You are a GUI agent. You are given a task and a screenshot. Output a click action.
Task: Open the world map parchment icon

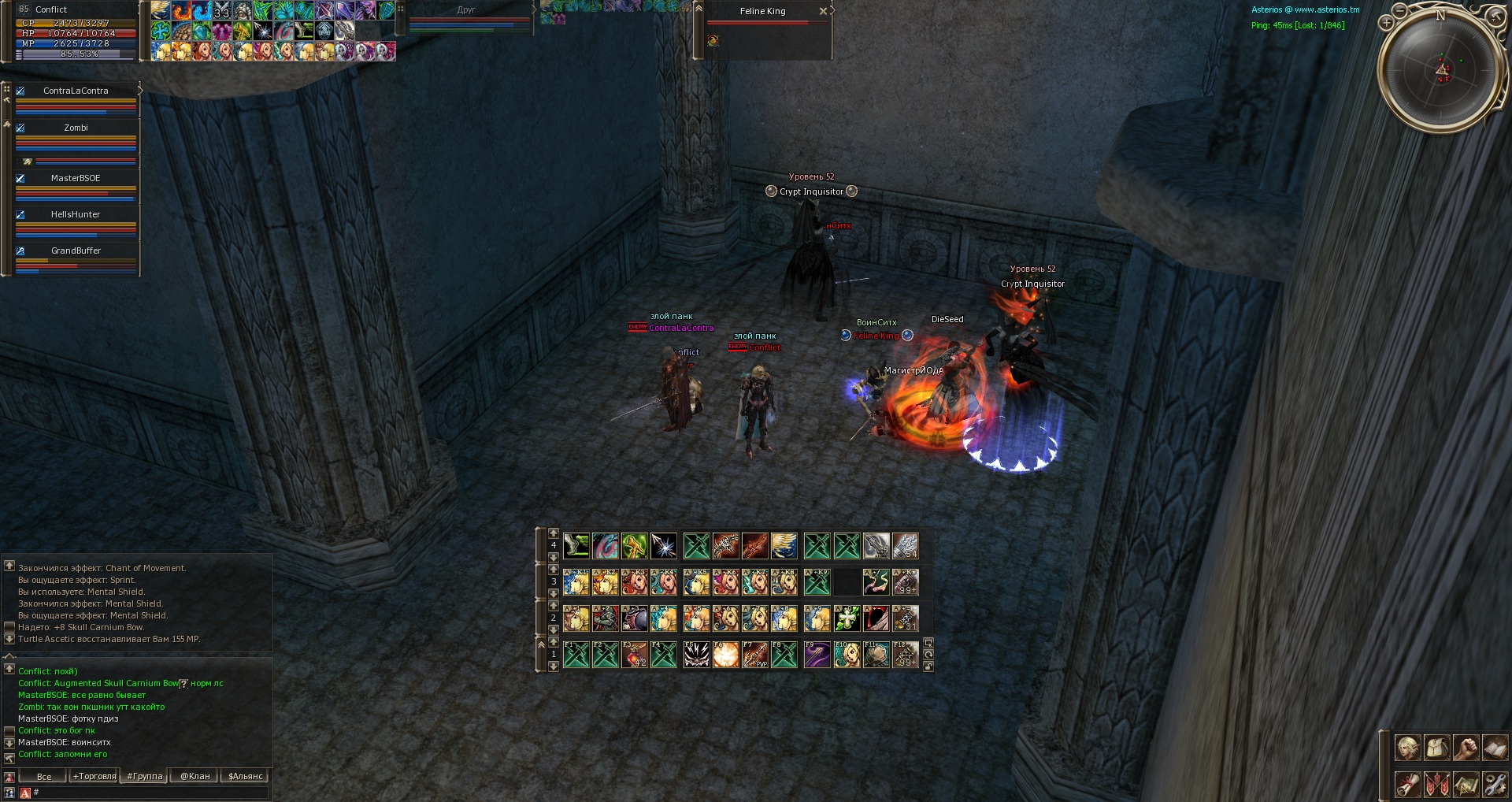coord(1466,784)
